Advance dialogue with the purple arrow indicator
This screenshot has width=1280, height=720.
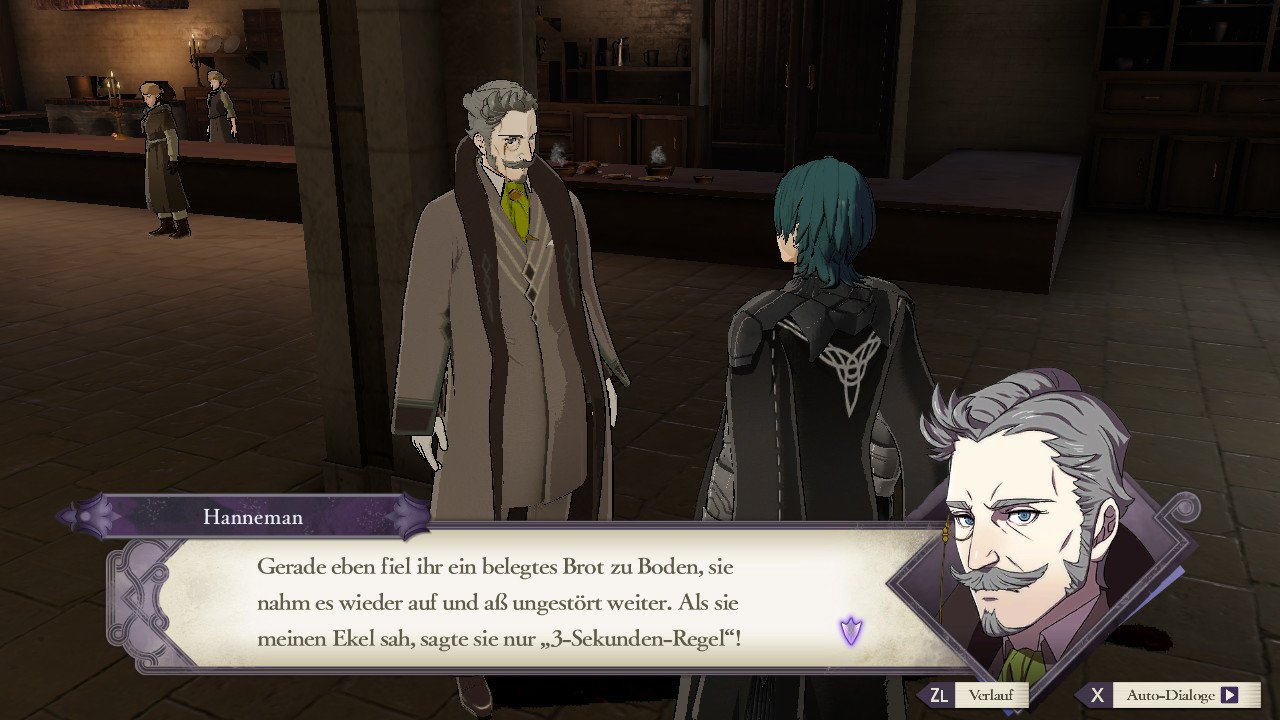tap(851, 630)
